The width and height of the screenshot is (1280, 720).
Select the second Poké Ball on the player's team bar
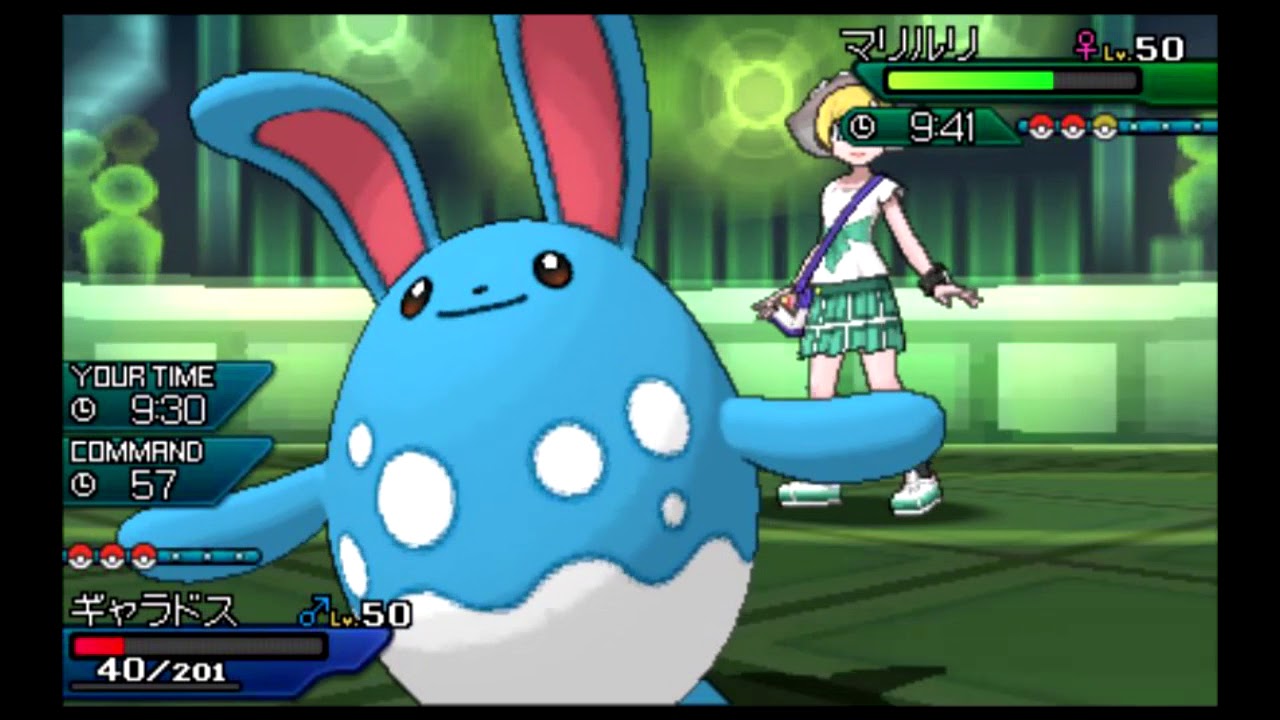point(110,555)
